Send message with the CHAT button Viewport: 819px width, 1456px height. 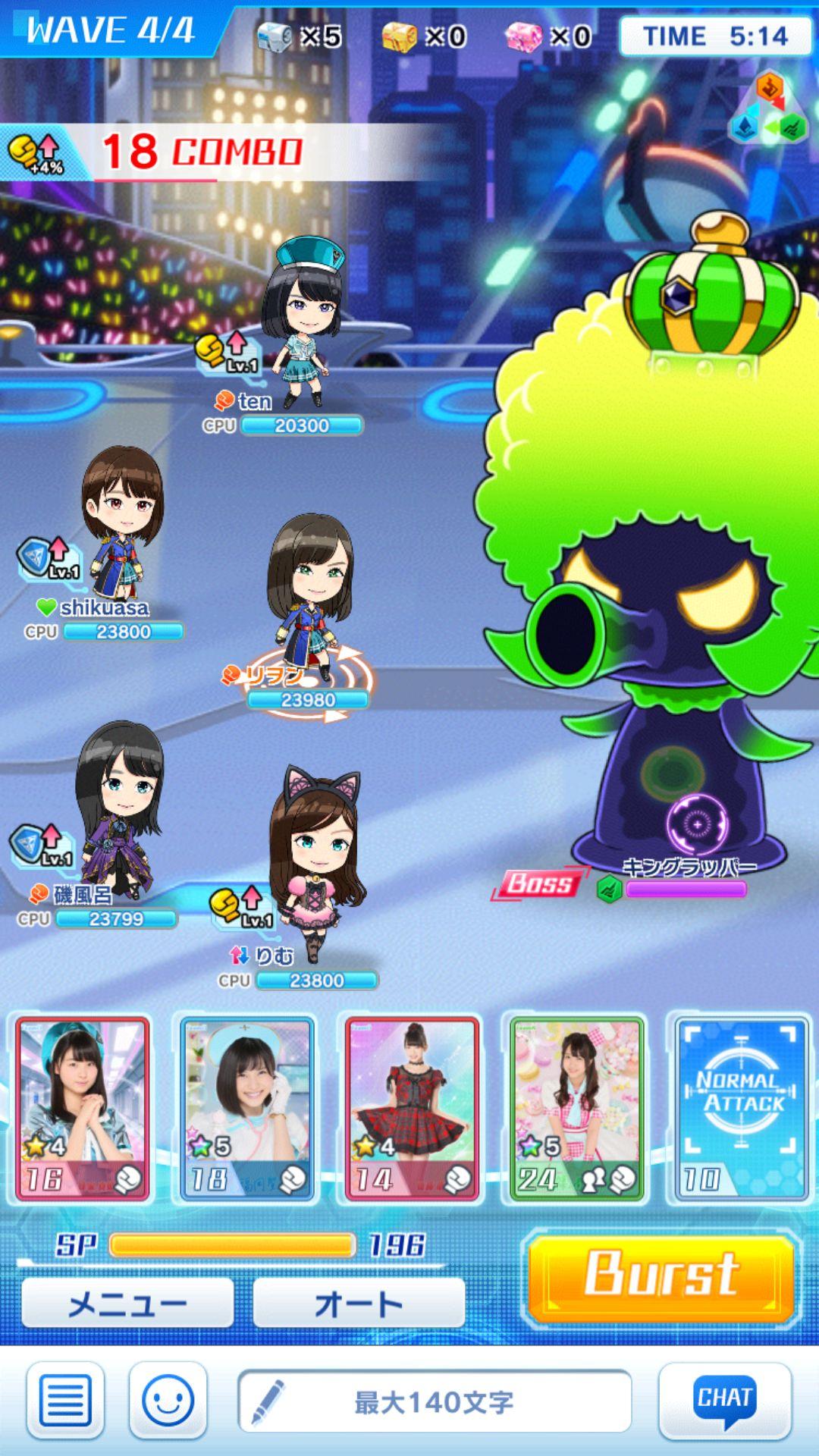pyautogui.click(x=724, y=1401)
